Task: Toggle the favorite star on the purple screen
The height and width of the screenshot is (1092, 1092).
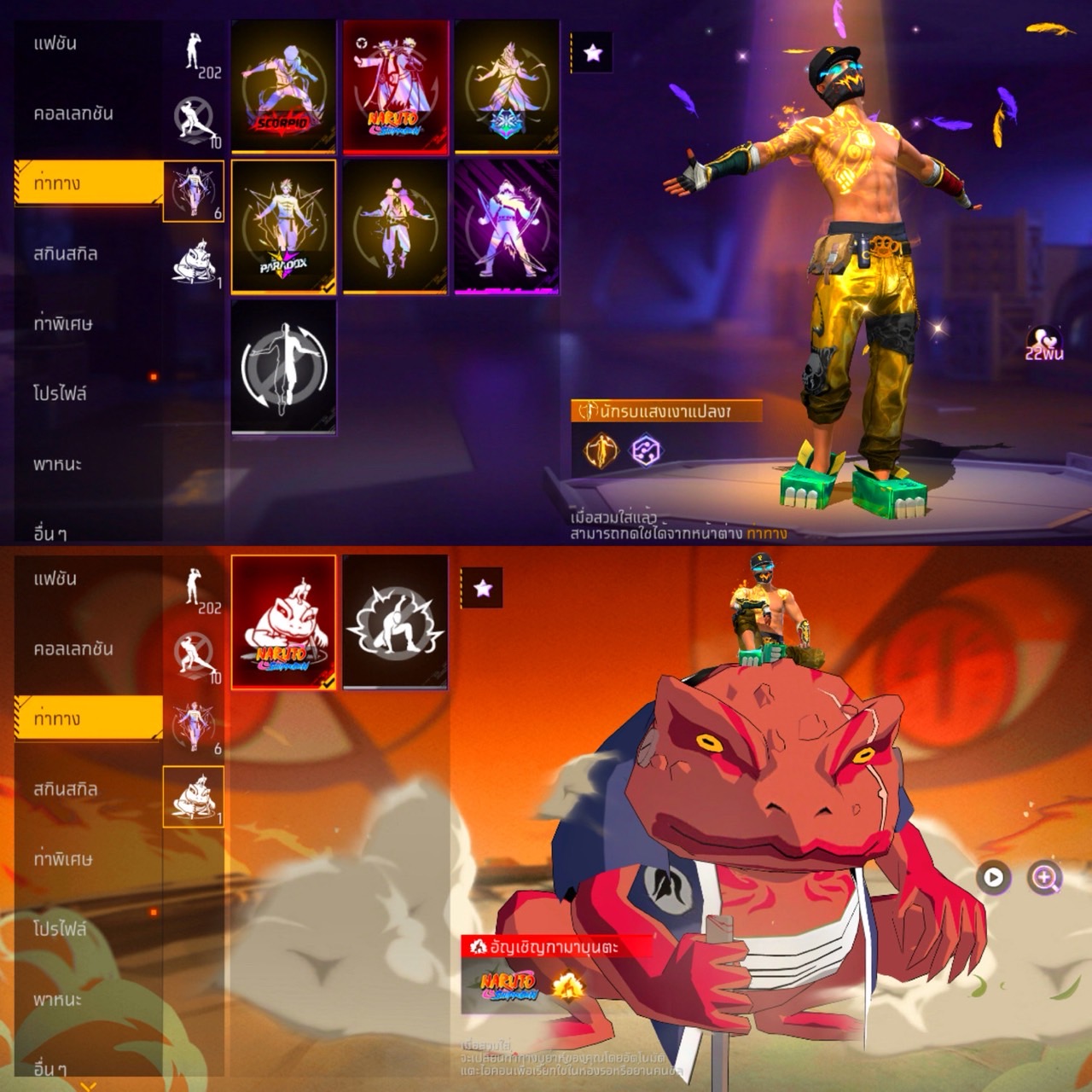Action: pyautogui.click(x=593, y=53)
